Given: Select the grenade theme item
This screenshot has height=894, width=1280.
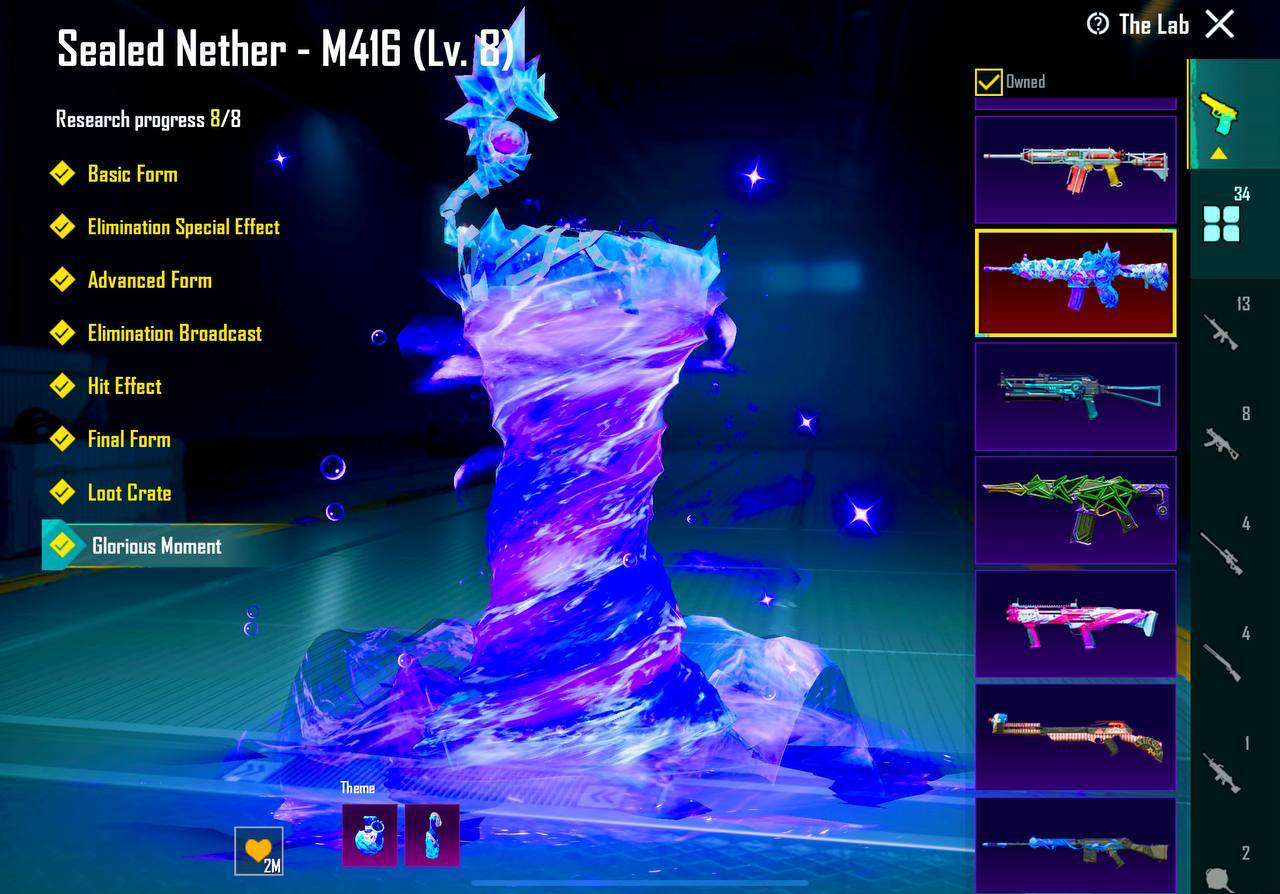Looking at the screenshot, I should [x=369, y=835].
